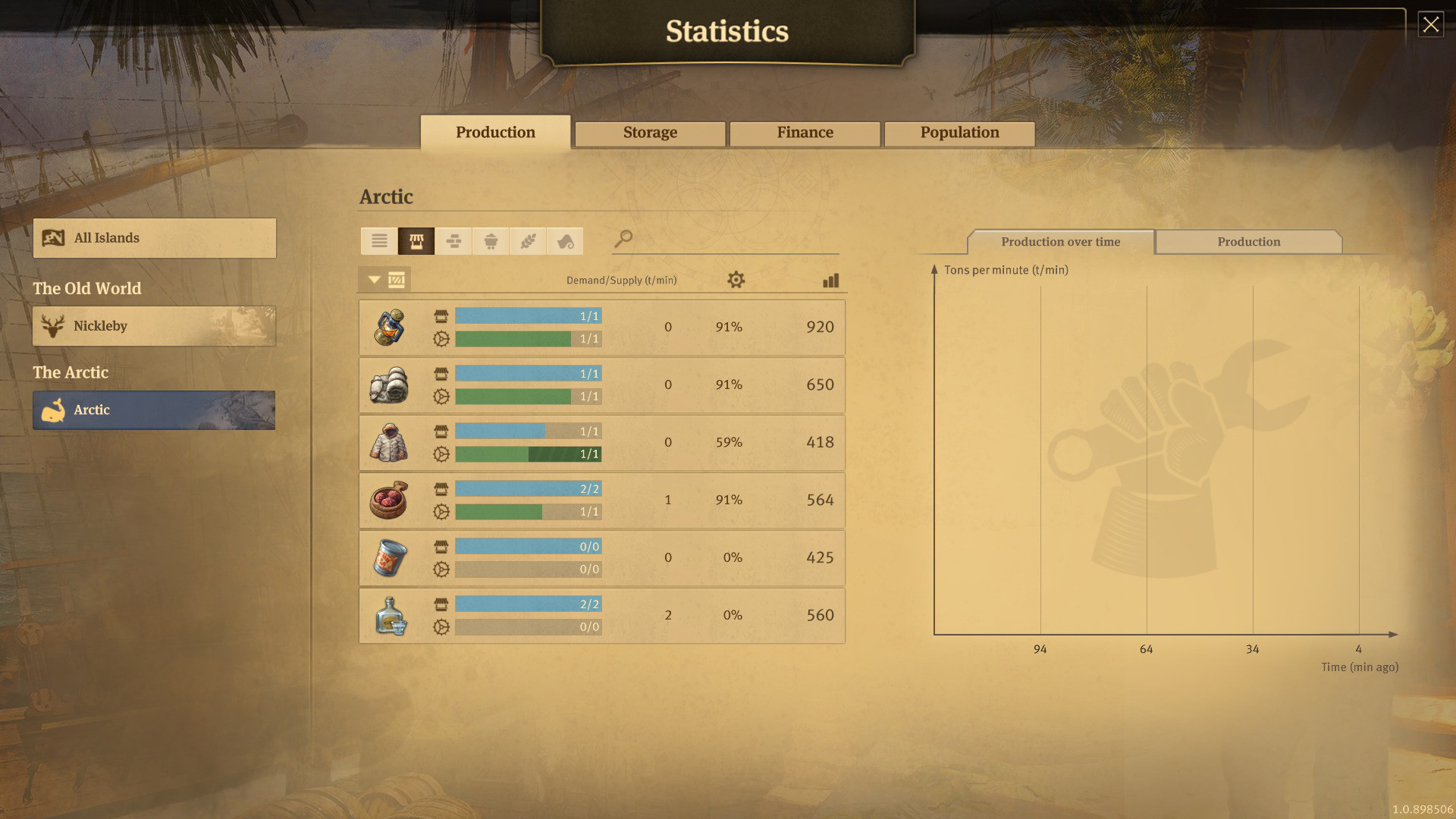The image size is (1456, 819).
Task: Click the Production tab on the chart panel
Action: (x=1249, y=241)
